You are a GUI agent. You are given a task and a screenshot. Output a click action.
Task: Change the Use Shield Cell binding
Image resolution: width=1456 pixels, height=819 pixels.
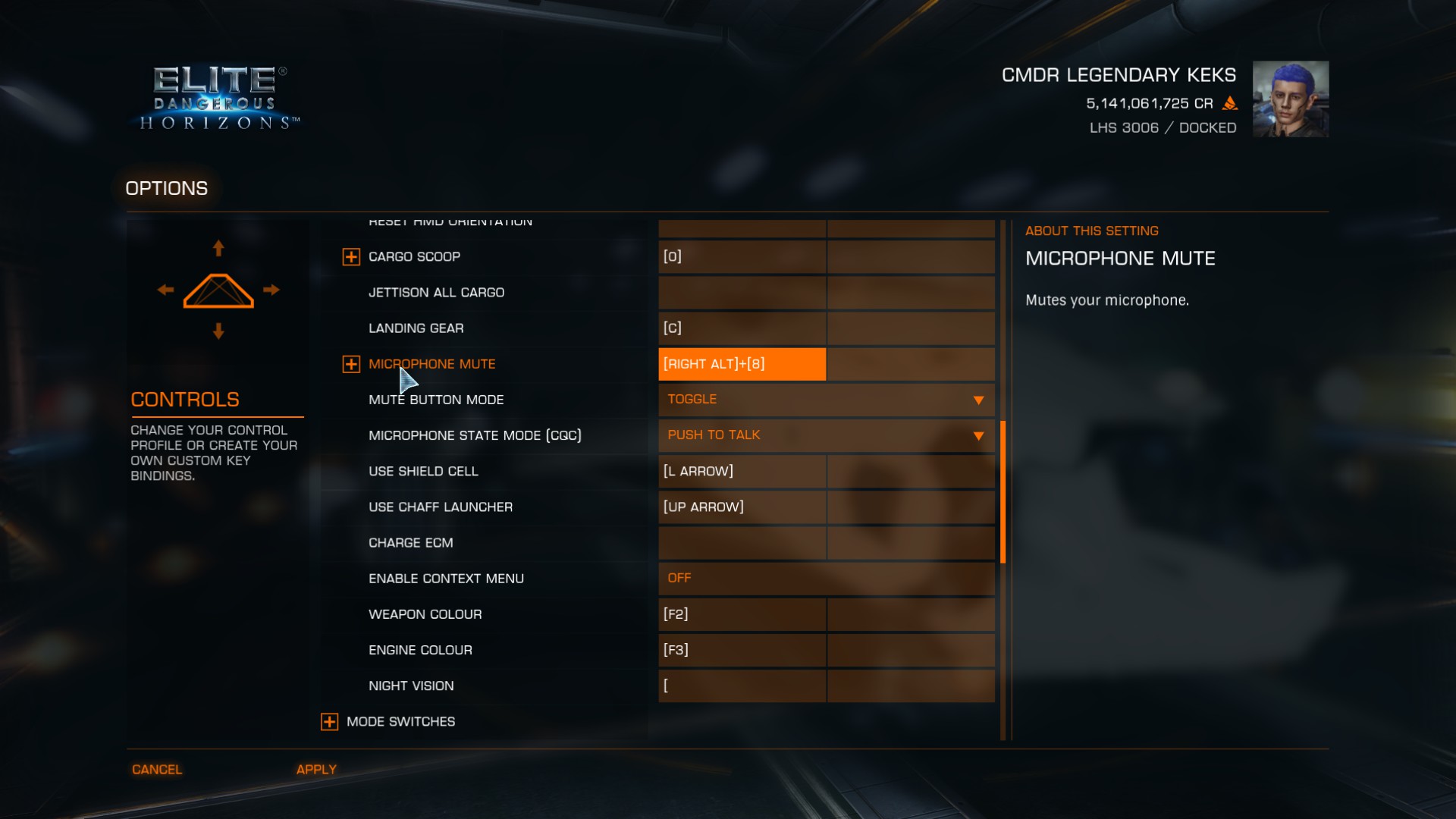742,472
